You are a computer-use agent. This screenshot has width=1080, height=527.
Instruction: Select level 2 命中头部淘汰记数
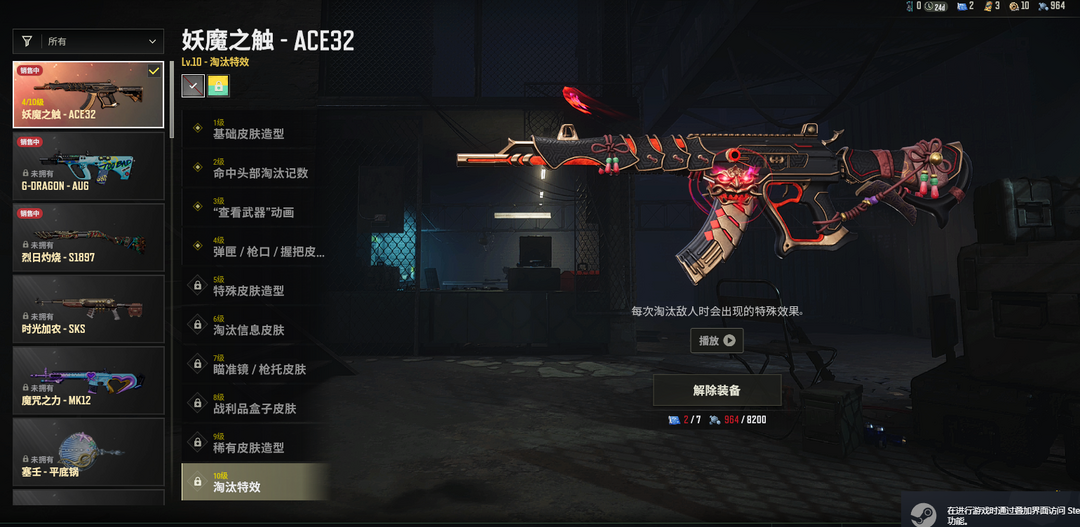[255, 168]
